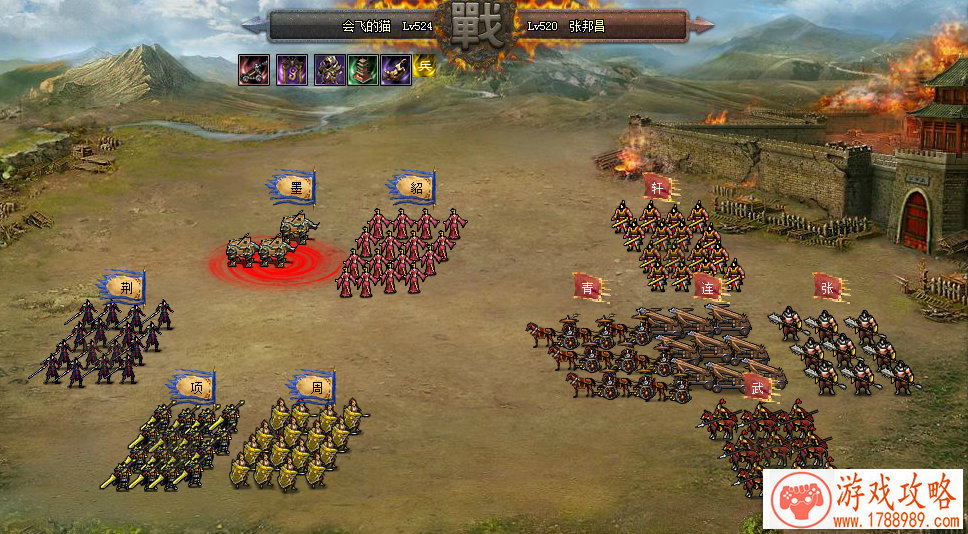Select the red siege cart skill icon
The image size is (968, 534).
[253, 69]
